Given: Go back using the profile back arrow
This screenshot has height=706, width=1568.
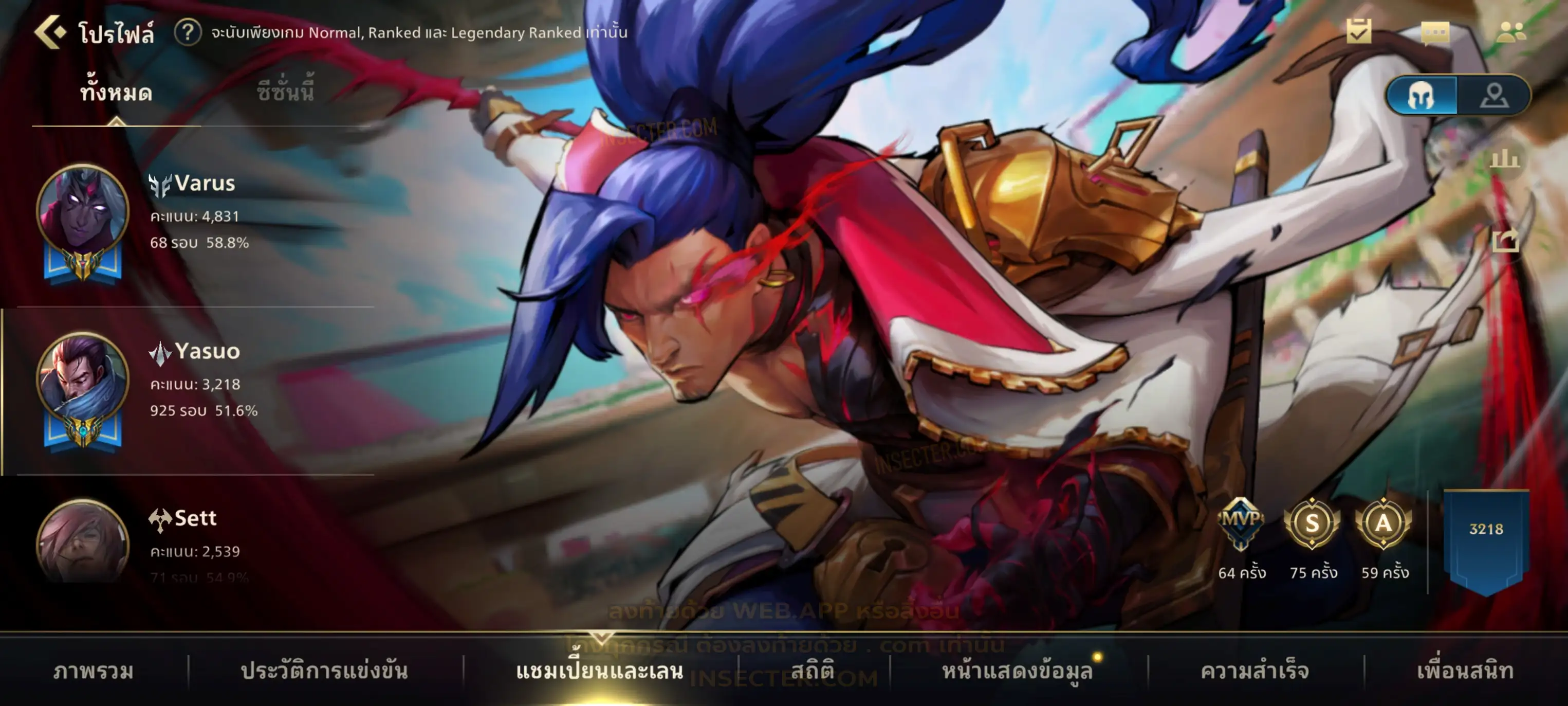Looking at the screenshot, I should pyautogui.click(x=50, y=32).
